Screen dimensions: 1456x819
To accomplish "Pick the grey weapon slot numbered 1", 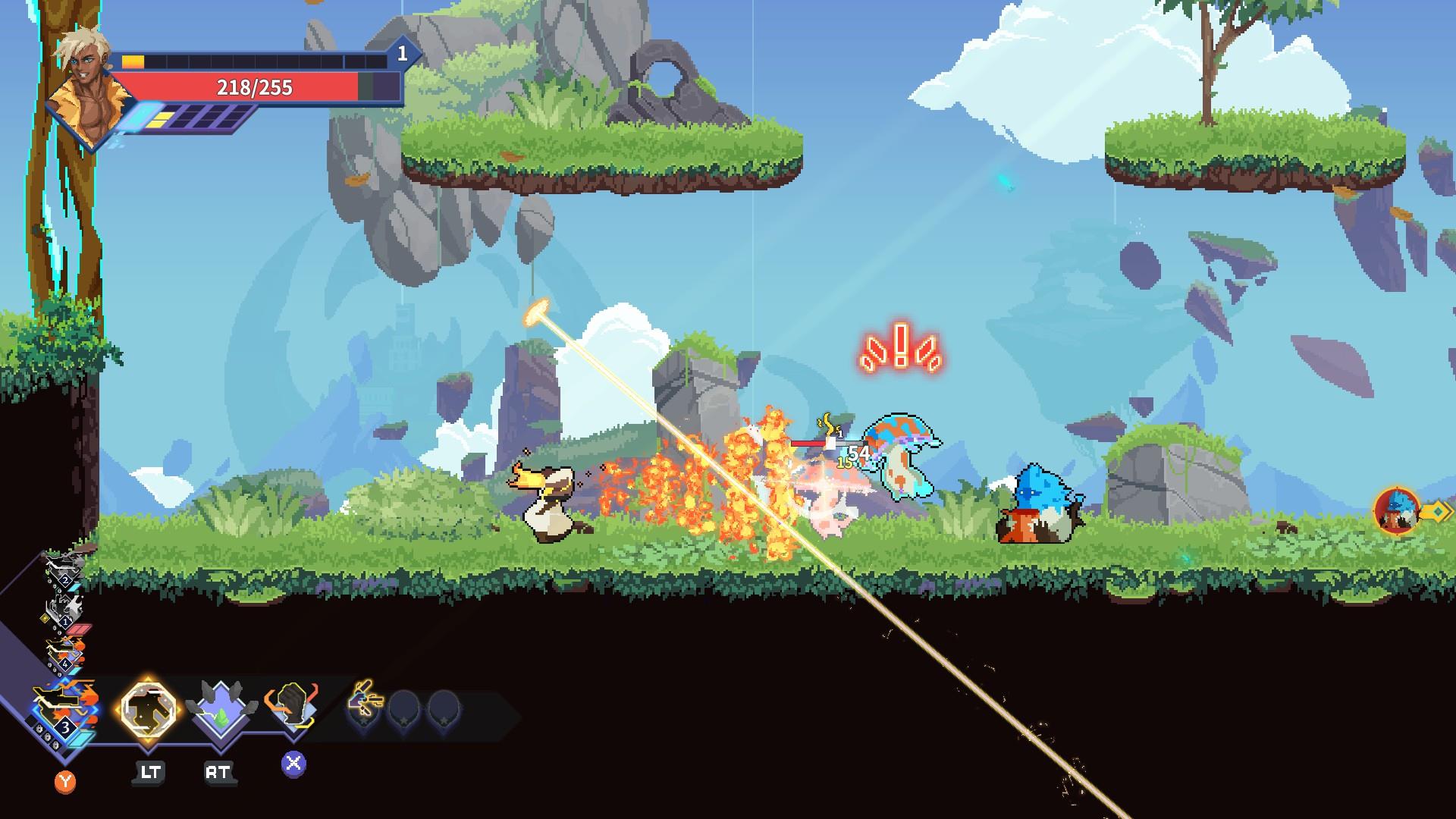I will click(62, 610).
